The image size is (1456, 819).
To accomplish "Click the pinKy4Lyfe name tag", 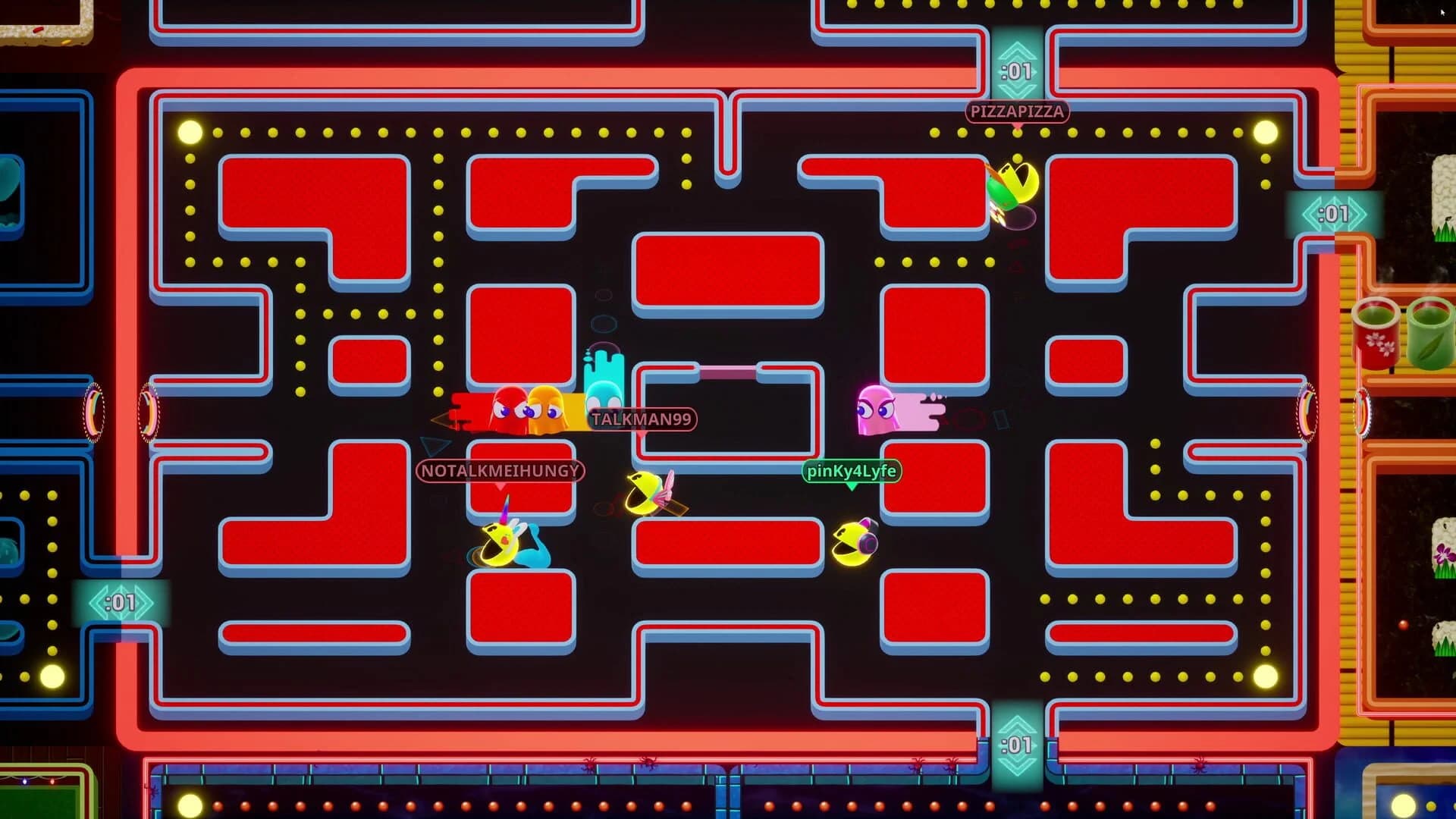I will pos(852,470).
